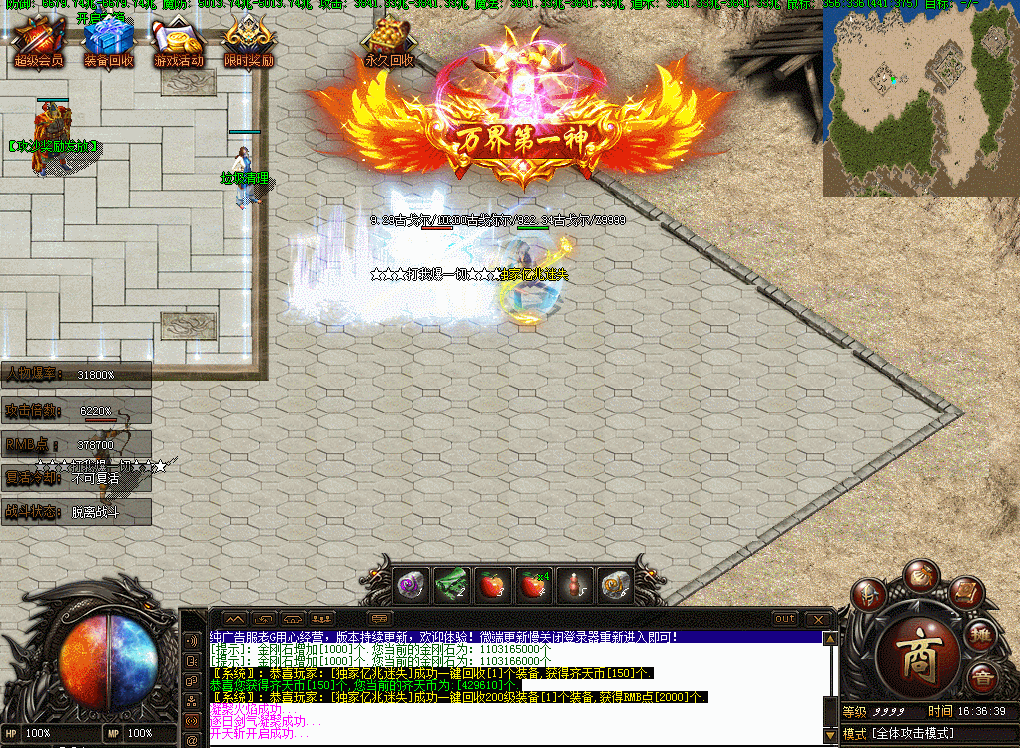This screenshot has height=748, width=1020.
Task: Use the purple swirl stone in hotbar
Action: tap(413, 584)
